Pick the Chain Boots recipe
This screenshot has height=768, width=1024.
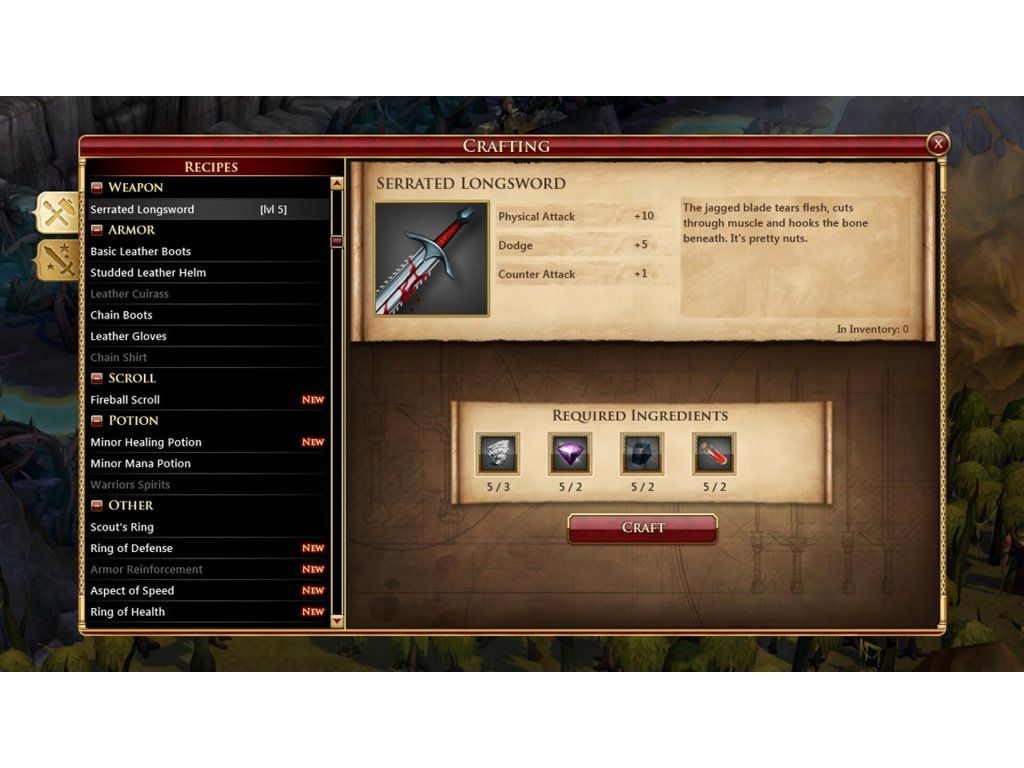tap(121, 315)
